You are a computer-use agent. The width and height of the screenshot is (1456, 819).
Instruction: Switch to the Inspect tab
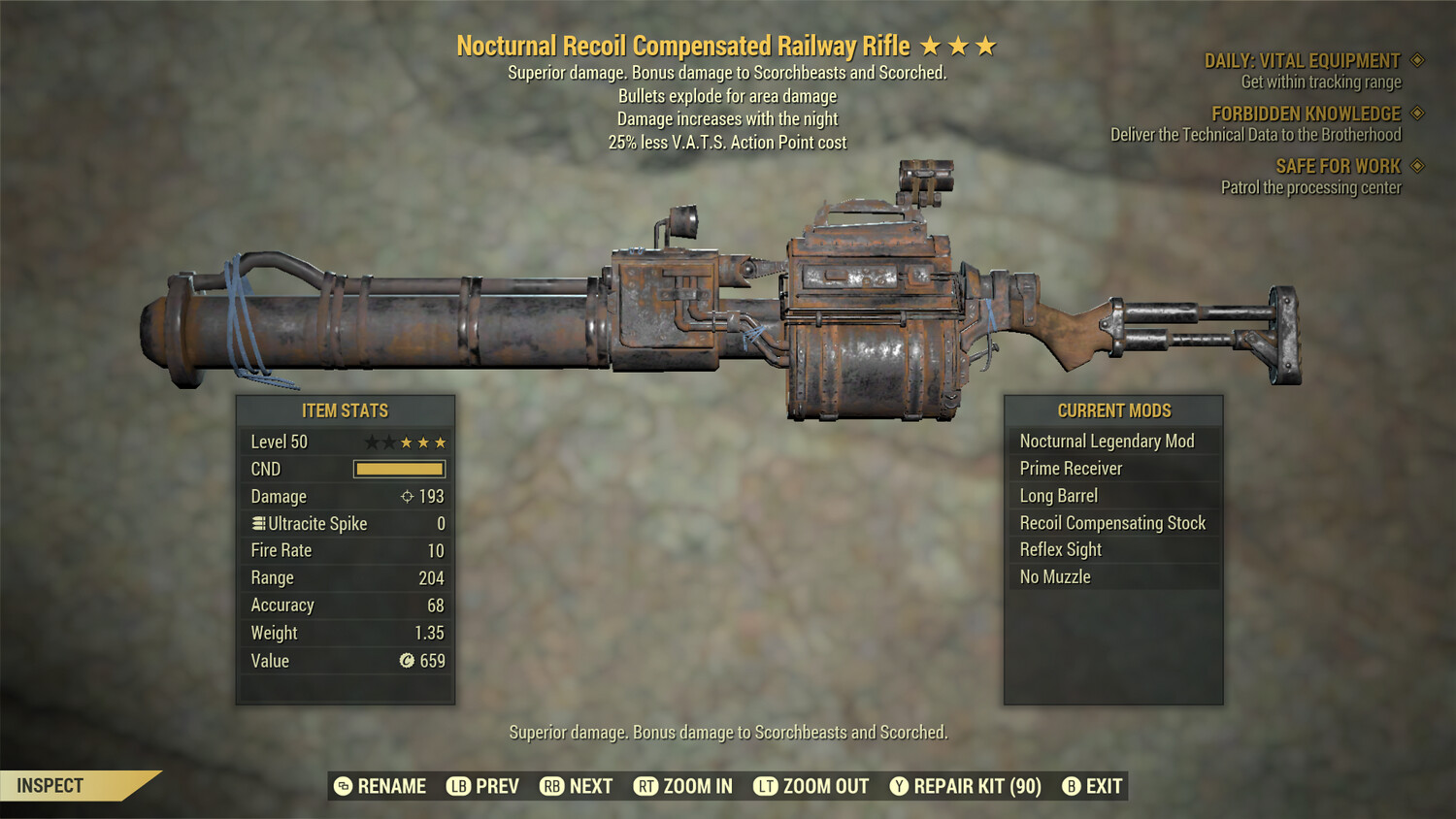click(x=48, y=785)
